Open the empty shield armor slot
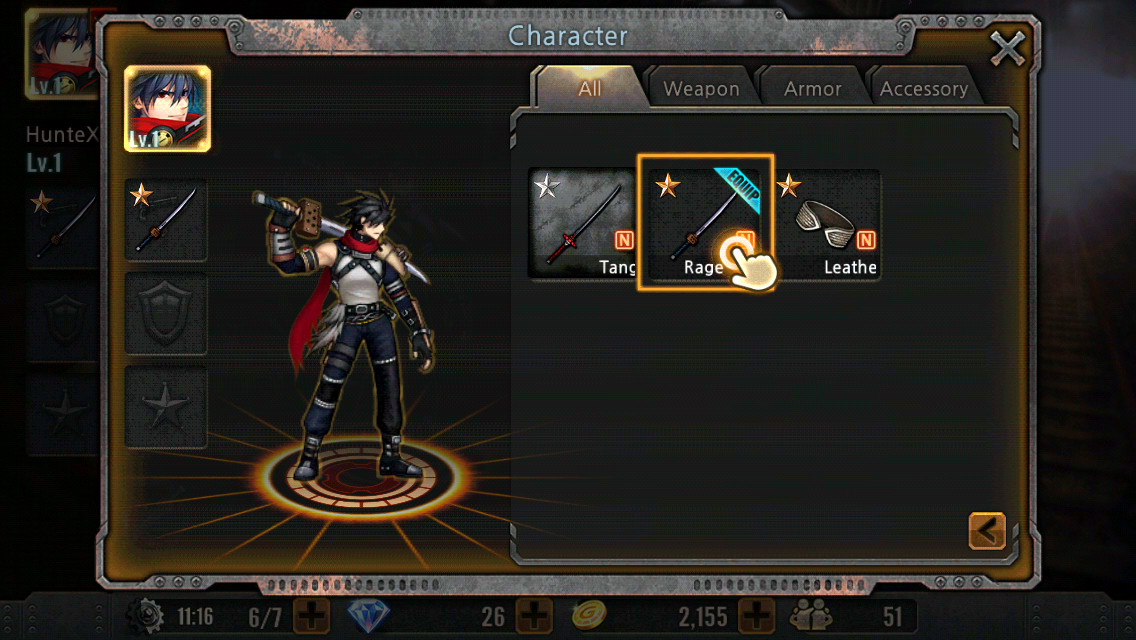 tap(166, 314)
